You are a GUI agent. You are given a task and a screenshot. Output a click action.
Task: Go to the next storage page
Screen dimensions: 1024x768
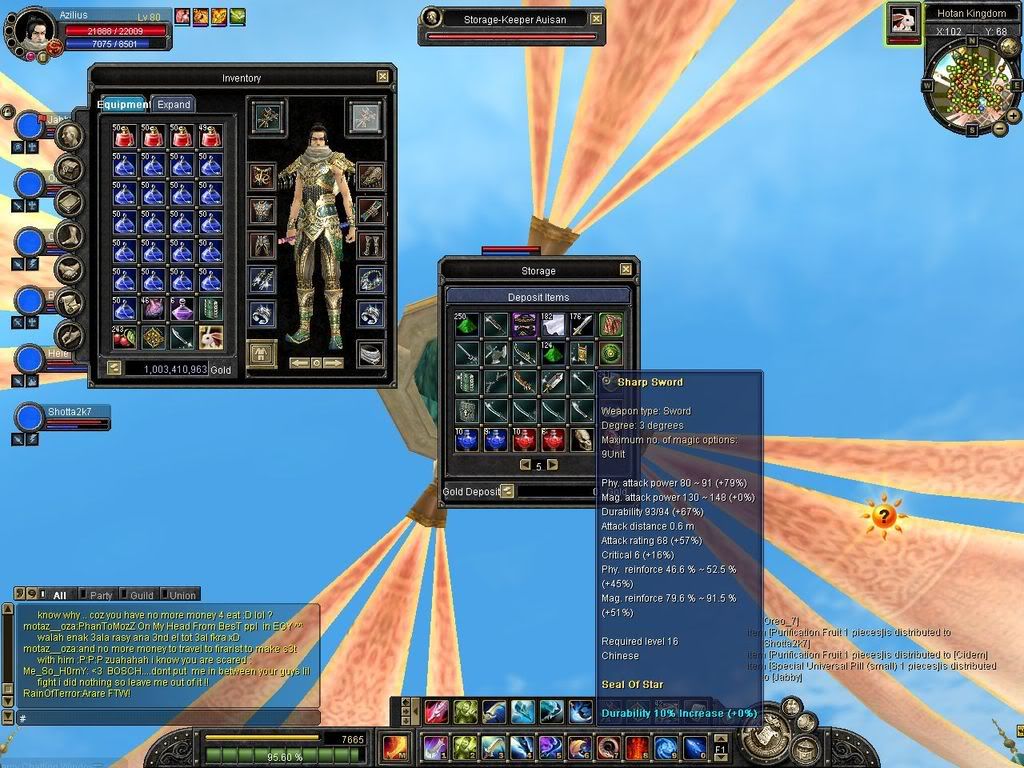pyautogui.click(x=552, y=465)
